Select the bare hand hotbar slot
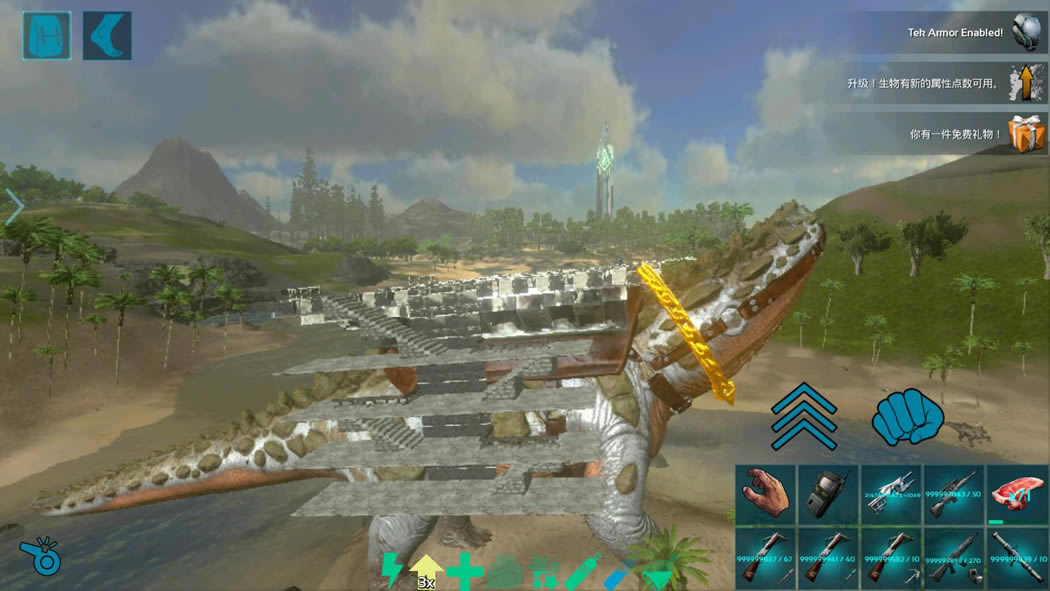This screenshot has height=591, width=1050. click(x=766, y=495)
